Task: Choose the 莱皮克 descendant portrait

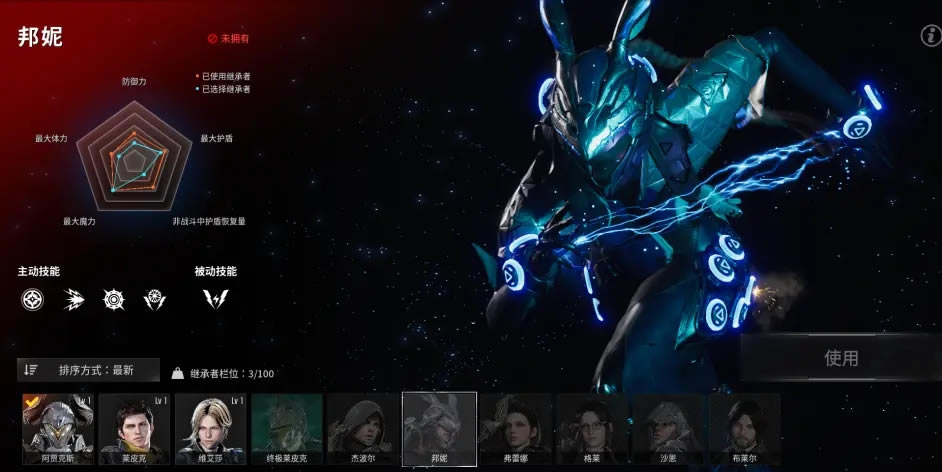Action: 134,428
